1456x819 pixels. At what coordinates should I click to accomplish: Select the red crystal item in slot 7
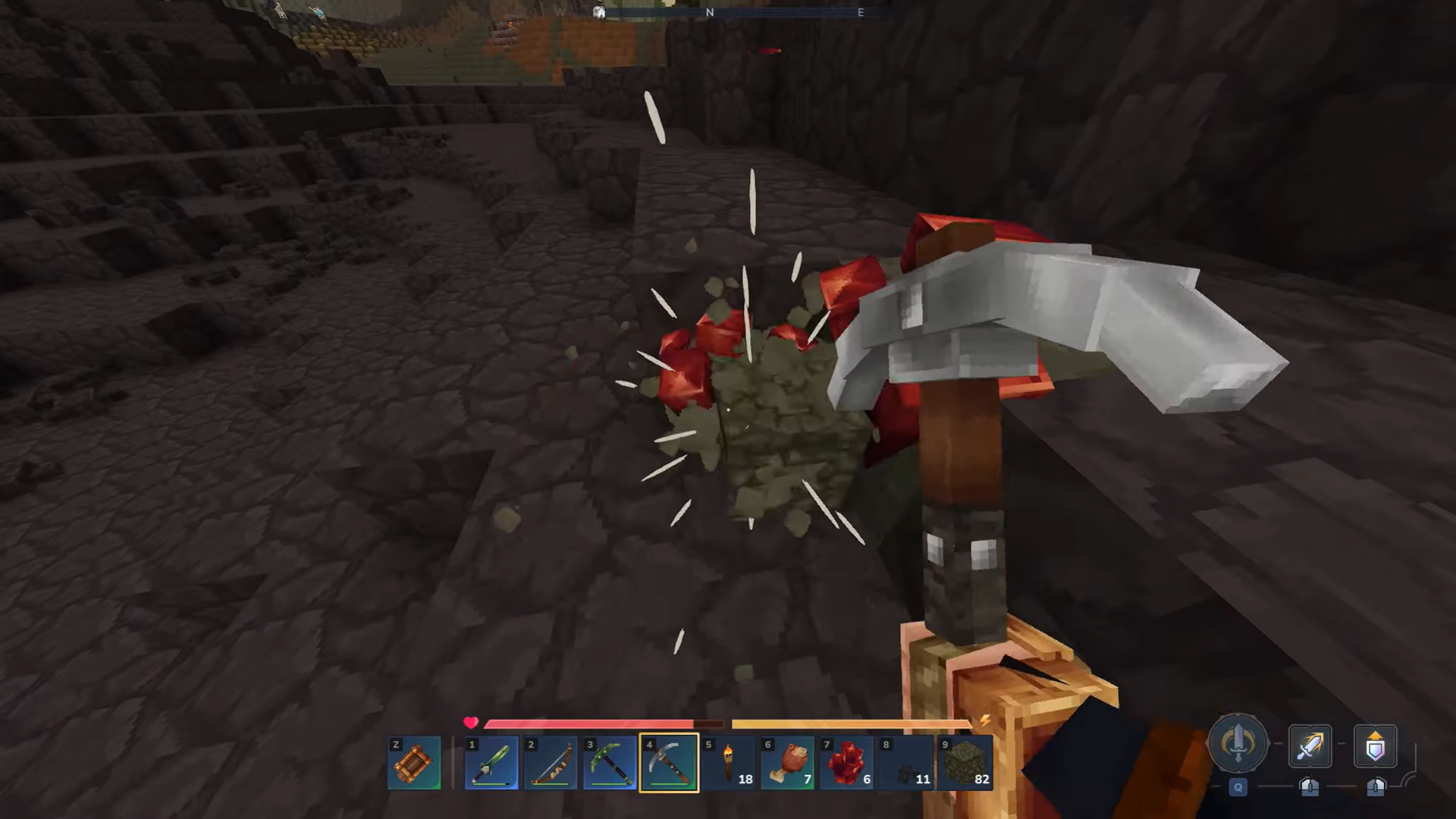846,762
